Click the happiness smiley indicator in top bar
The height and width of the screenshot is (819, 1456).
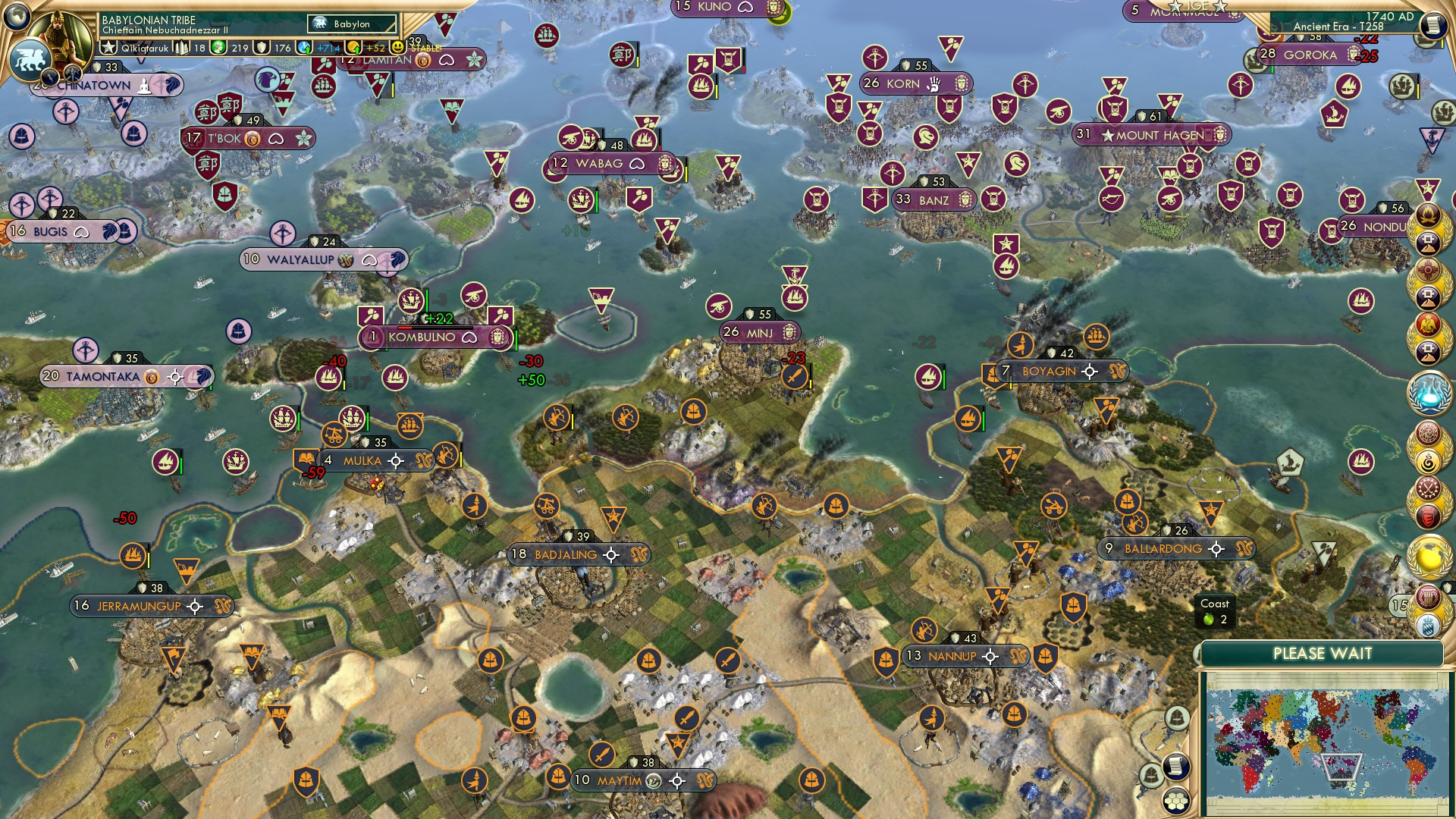click(397, 47)
